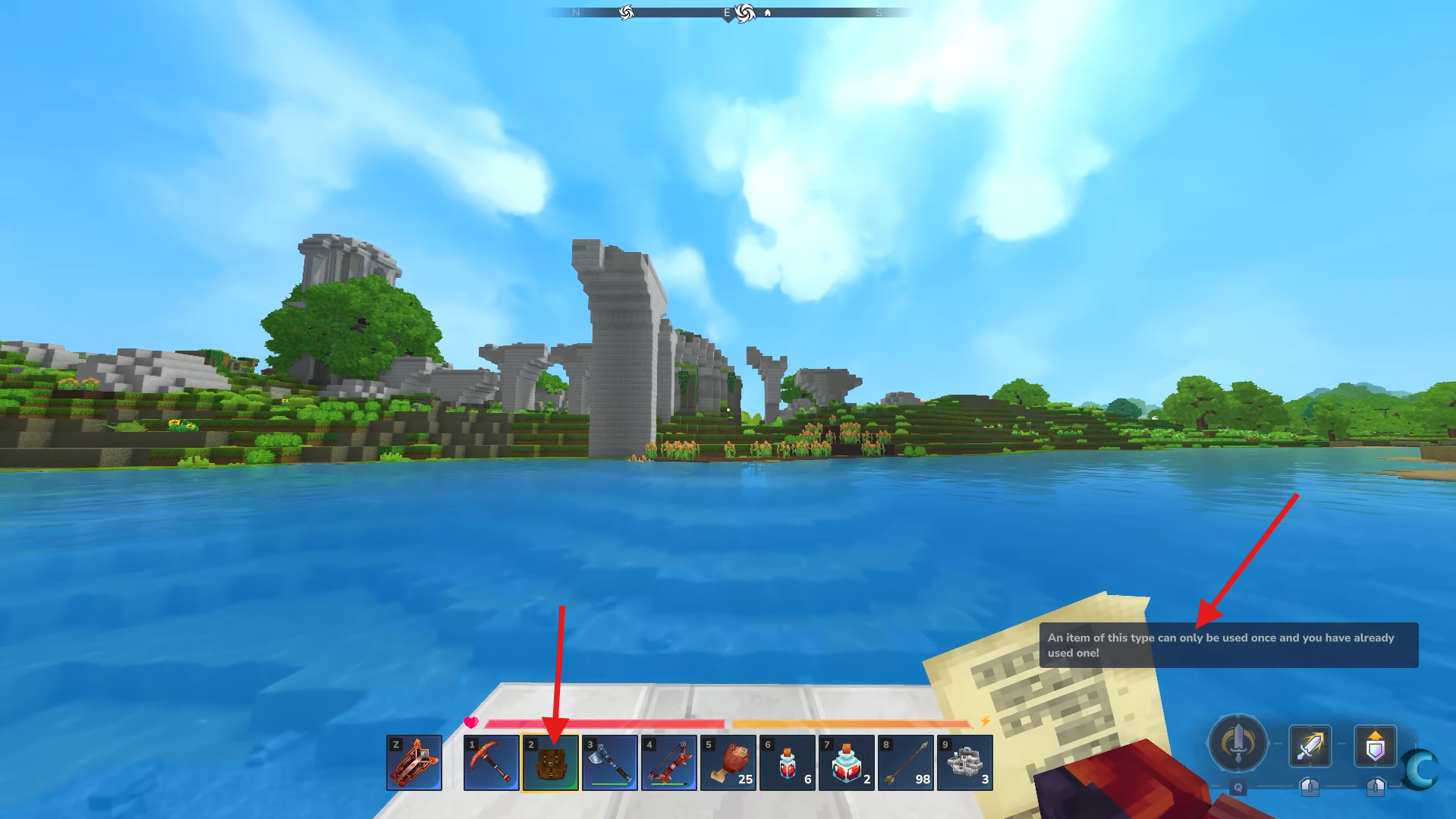The image size is (1456, 819).
Task: Select the arrows stack of 98
Action: click(906, 762)
